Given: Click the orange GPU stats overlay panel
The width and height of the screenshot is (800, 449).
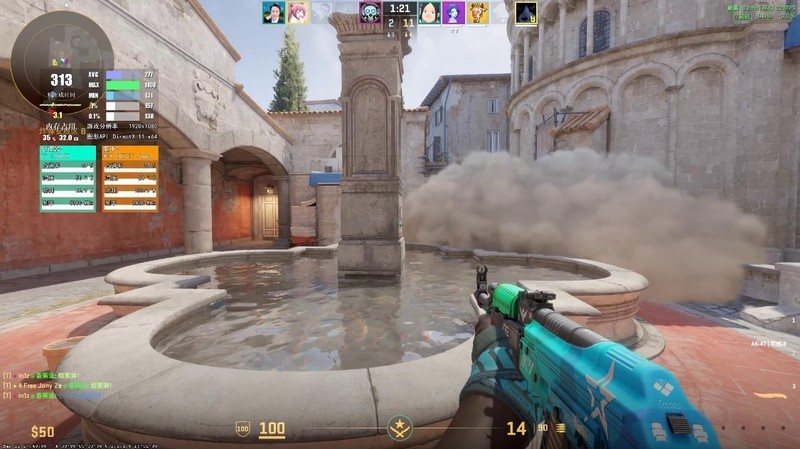Looking at the screenshot, I should [x=130, y=178].
